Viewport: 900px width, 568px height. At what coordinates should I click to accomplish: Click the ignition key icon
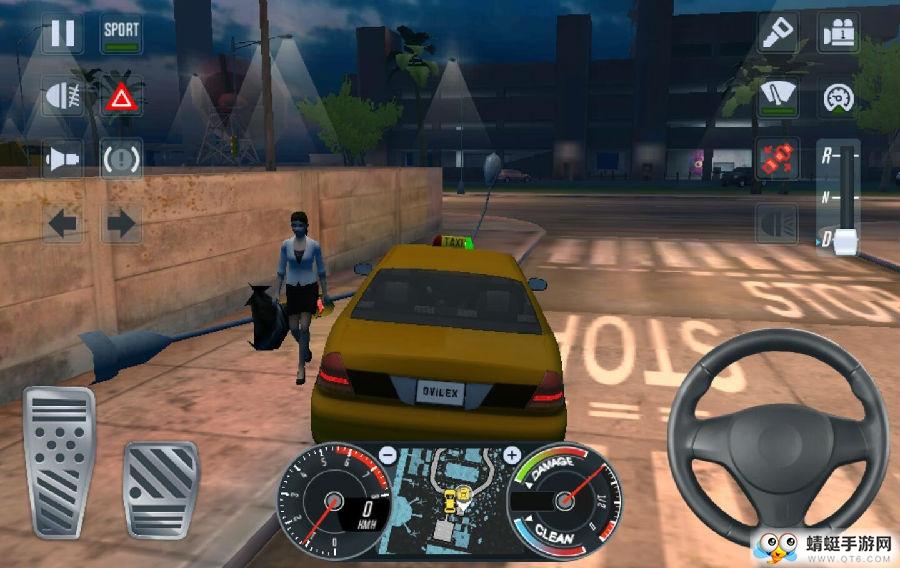point(777,33)
